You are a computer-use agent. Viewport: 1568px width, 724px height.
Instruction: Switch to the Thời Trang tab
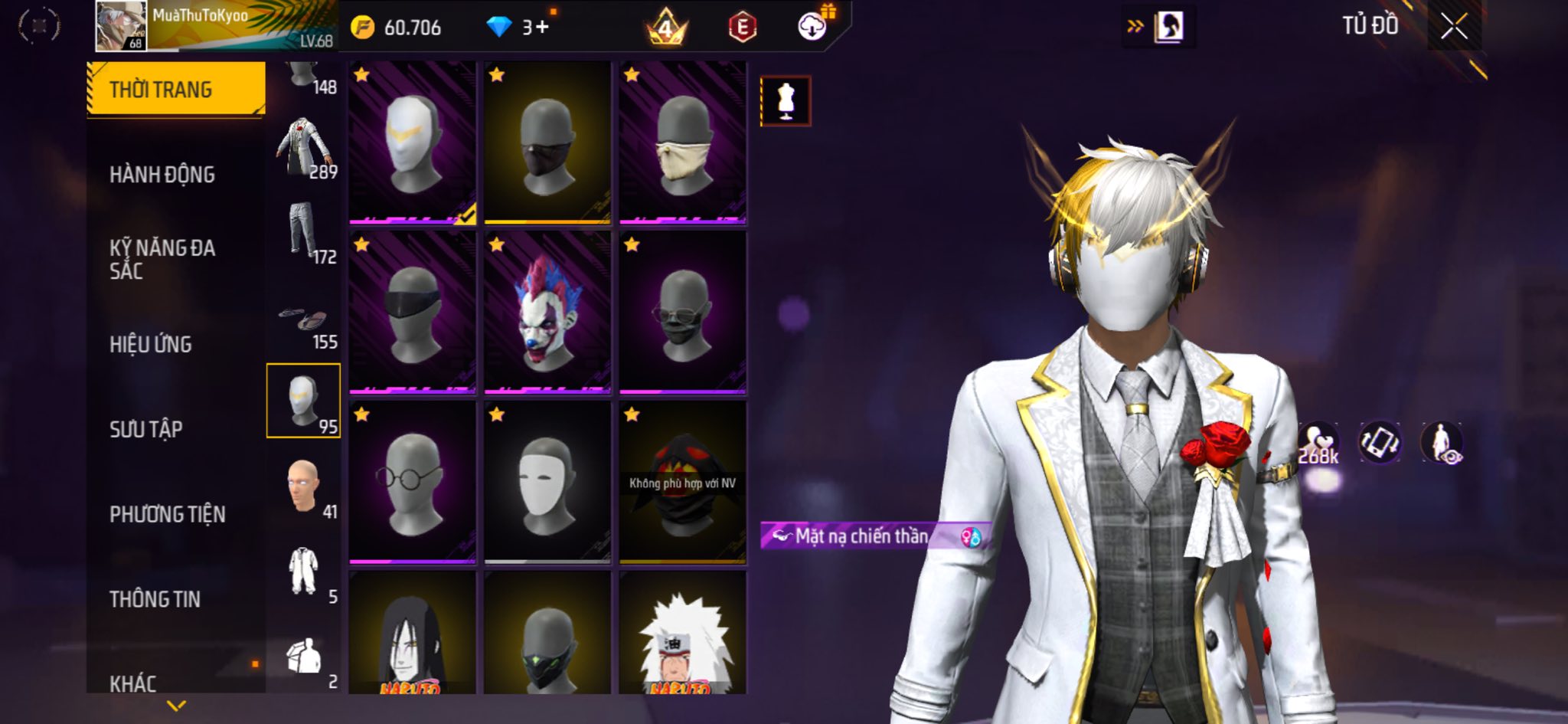(176, 90)
